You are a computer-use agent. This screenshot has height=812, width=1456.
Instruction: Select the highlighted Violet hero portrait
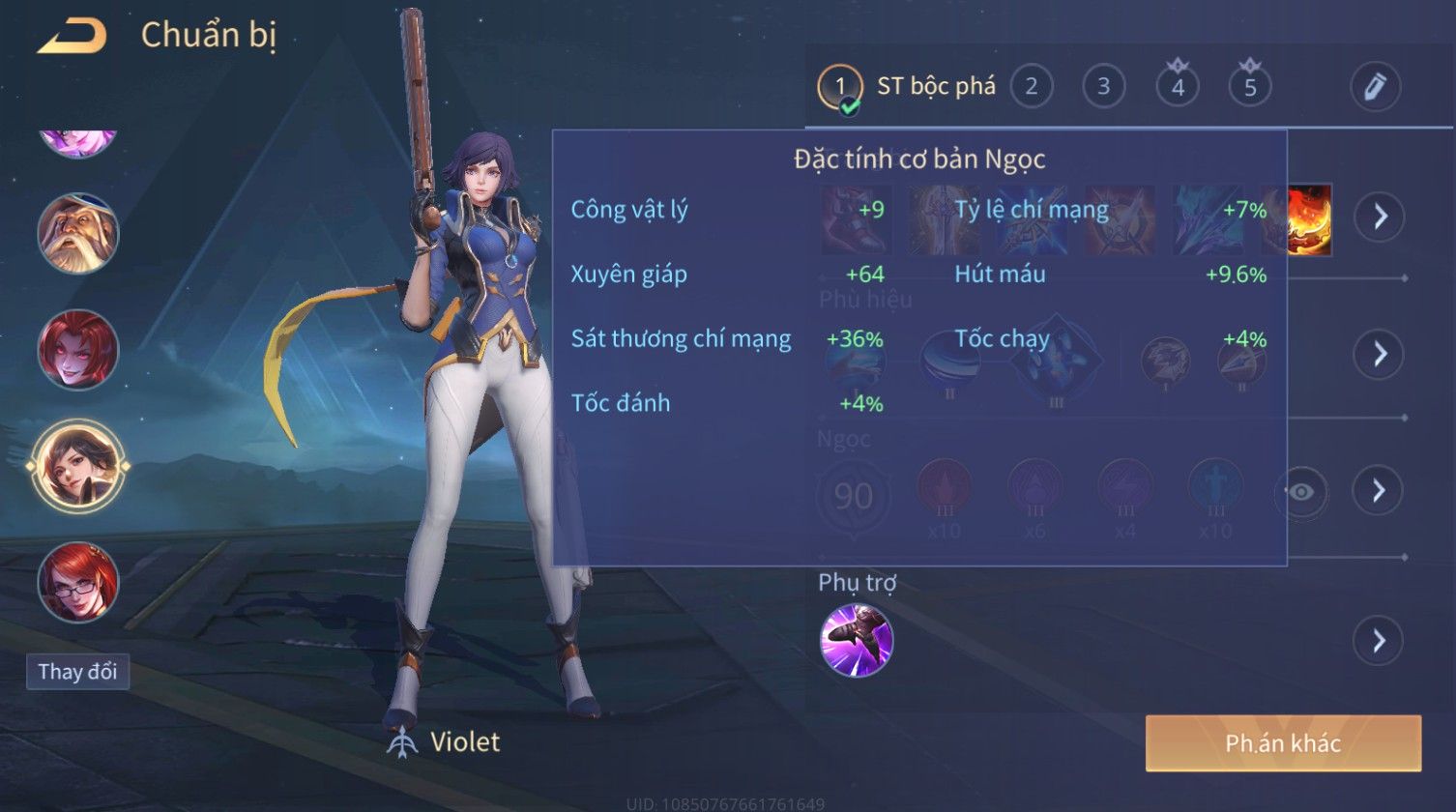click(77, 466)
